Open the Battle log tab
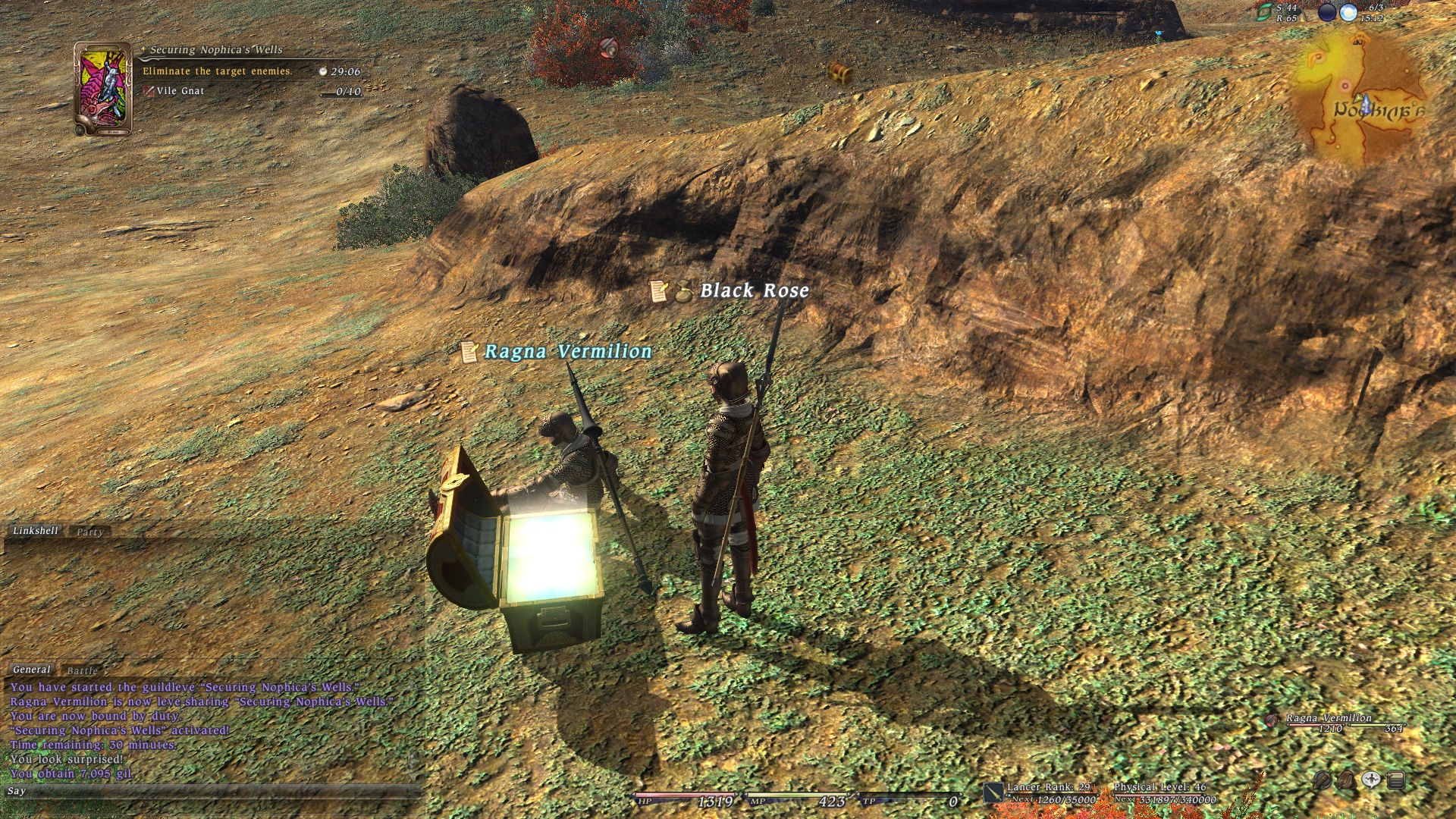The width and height of the screenshot is (1456, 819). point(82,671)
